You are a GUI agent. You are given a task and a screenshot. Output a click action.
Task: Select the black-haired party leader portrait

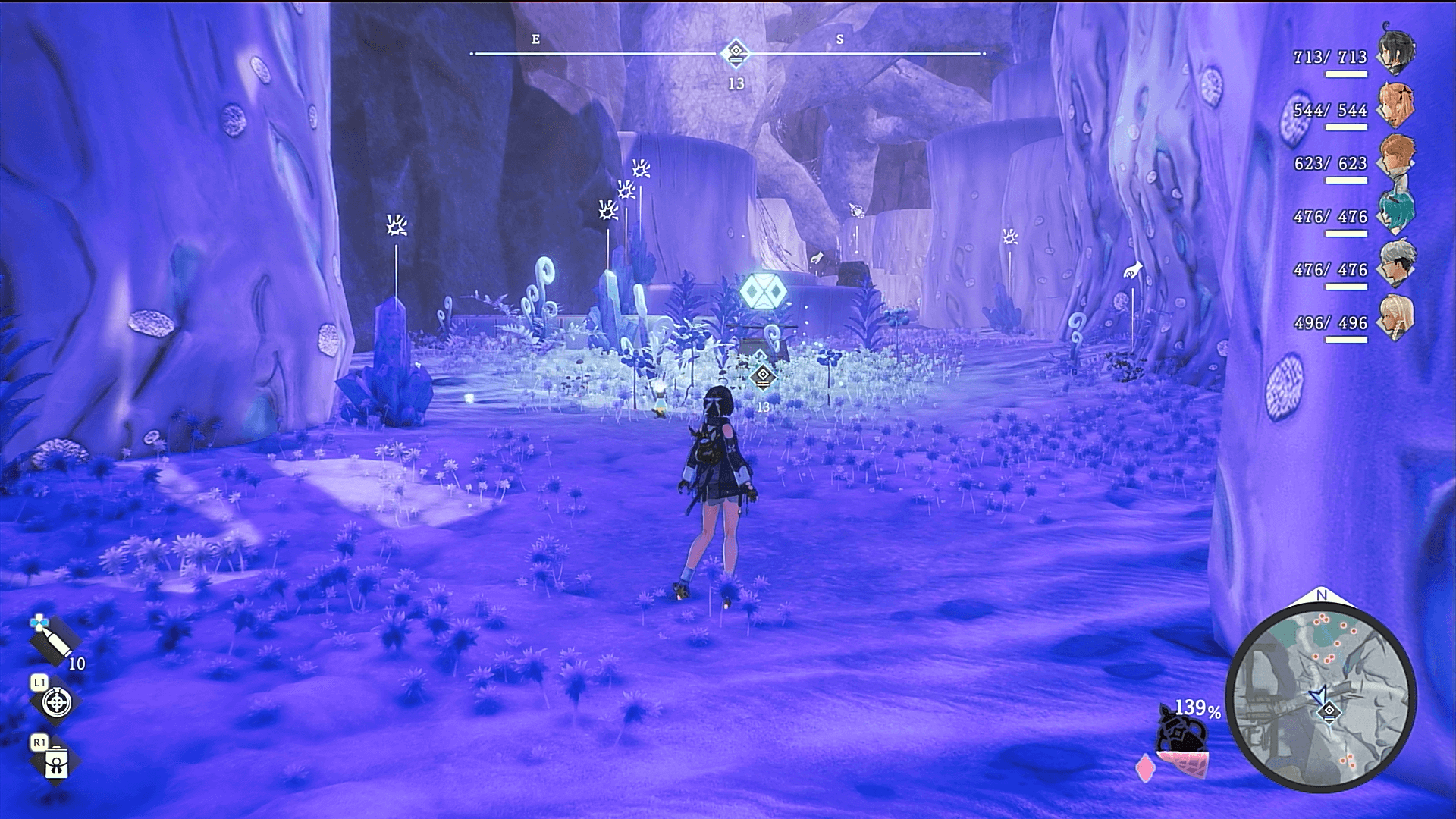coord(1396,53)
